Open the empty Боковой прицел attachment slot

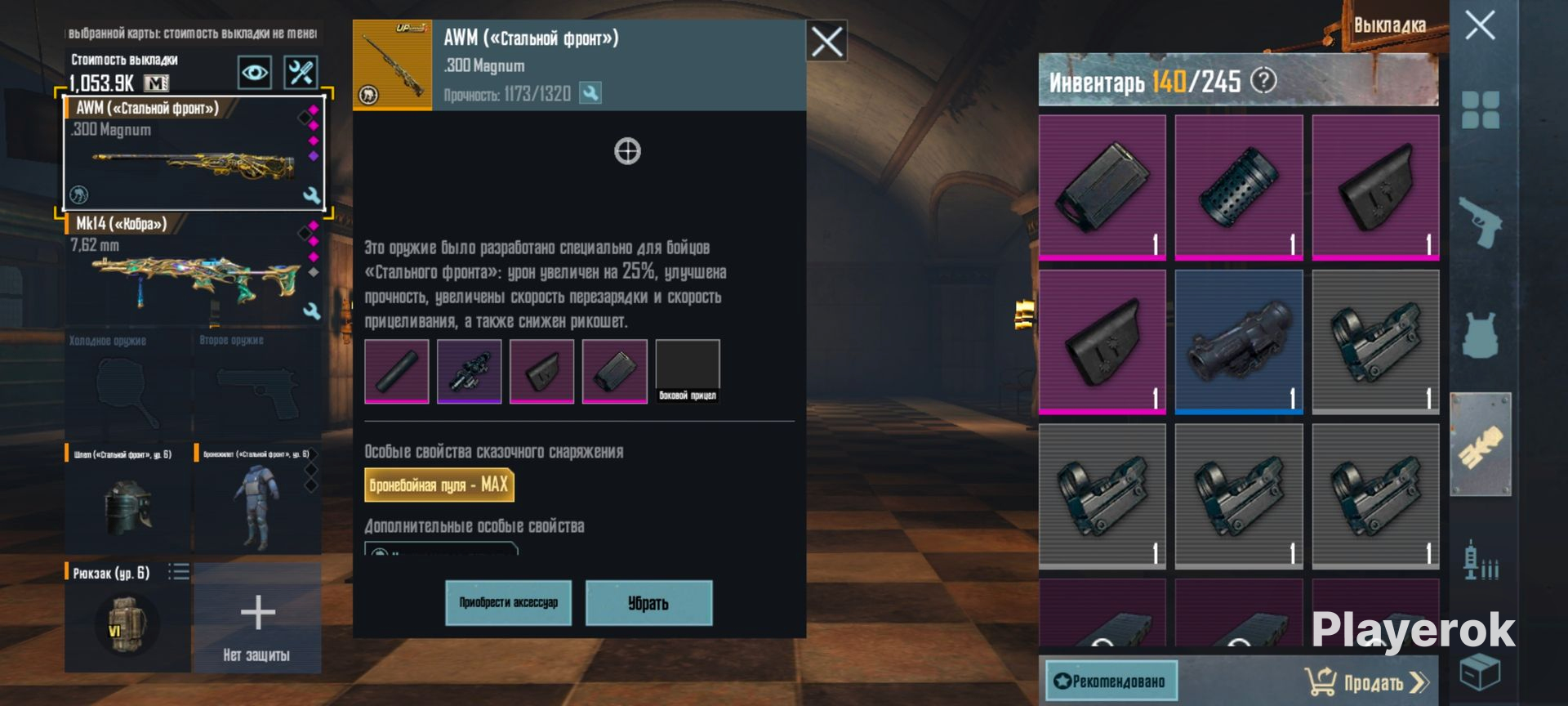(x=688, y=371)
